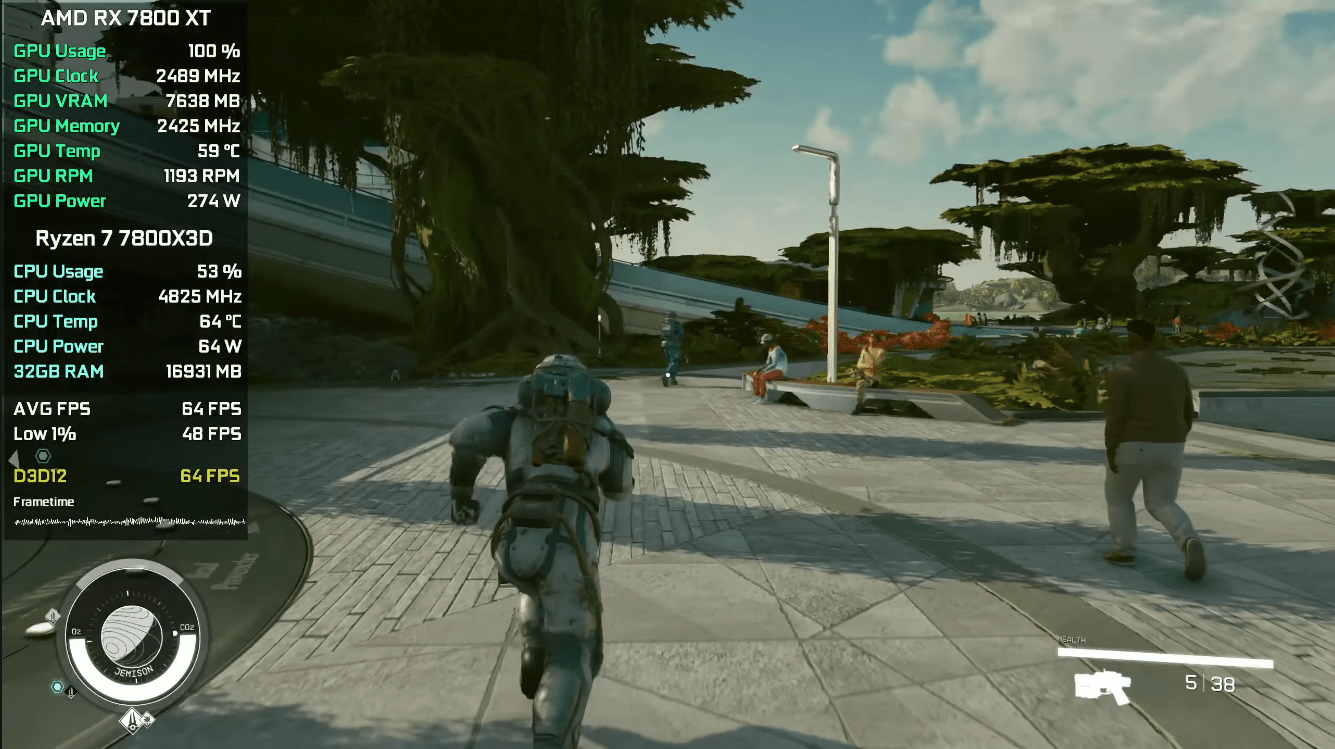Viewport: 1335px width, 749px height.
Task: Click the large diamond quest marker below the compass
Action: pos(130,718)
